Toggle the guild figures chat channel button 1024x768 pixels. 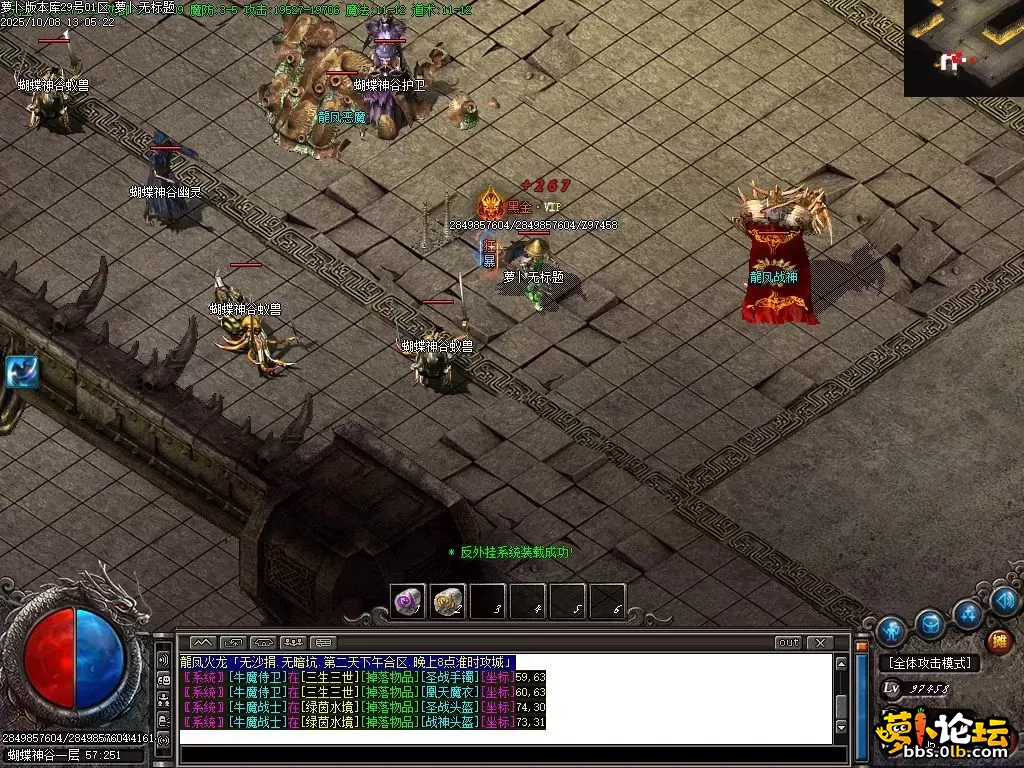(163, 696)
